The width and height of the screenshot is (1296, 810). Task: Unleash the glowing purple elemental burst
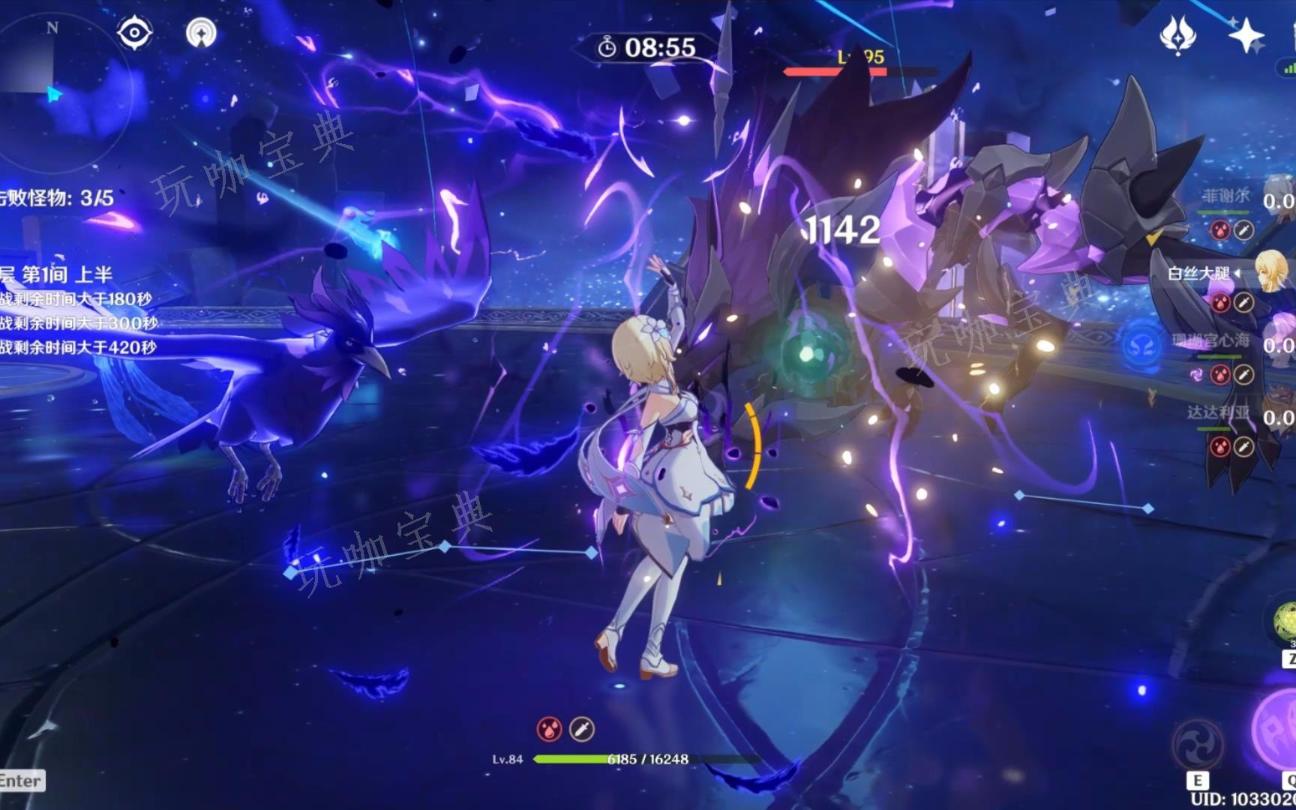point(1276,730)
